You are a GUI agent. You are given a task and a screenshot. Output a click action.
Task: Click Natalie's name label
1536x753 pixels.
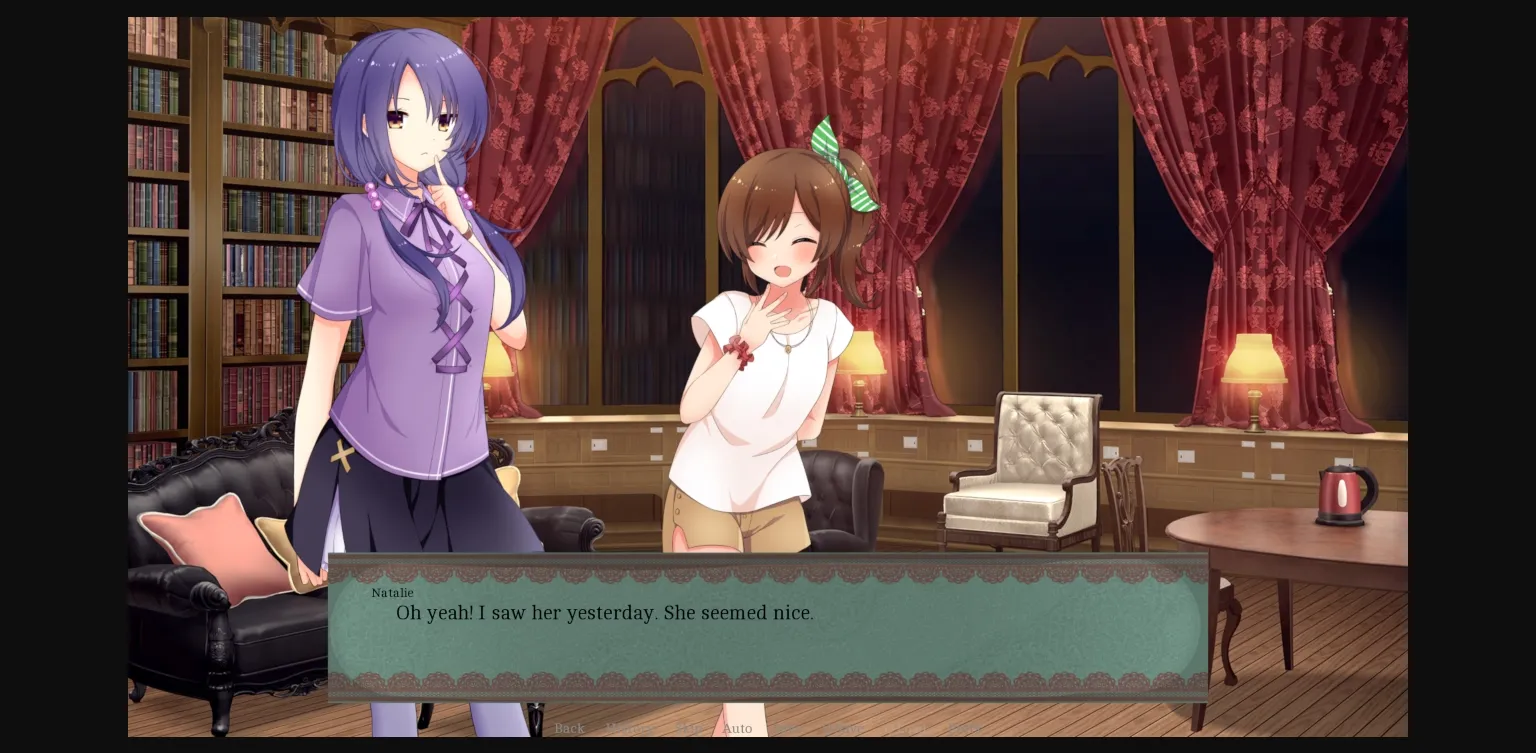(392, 593)
